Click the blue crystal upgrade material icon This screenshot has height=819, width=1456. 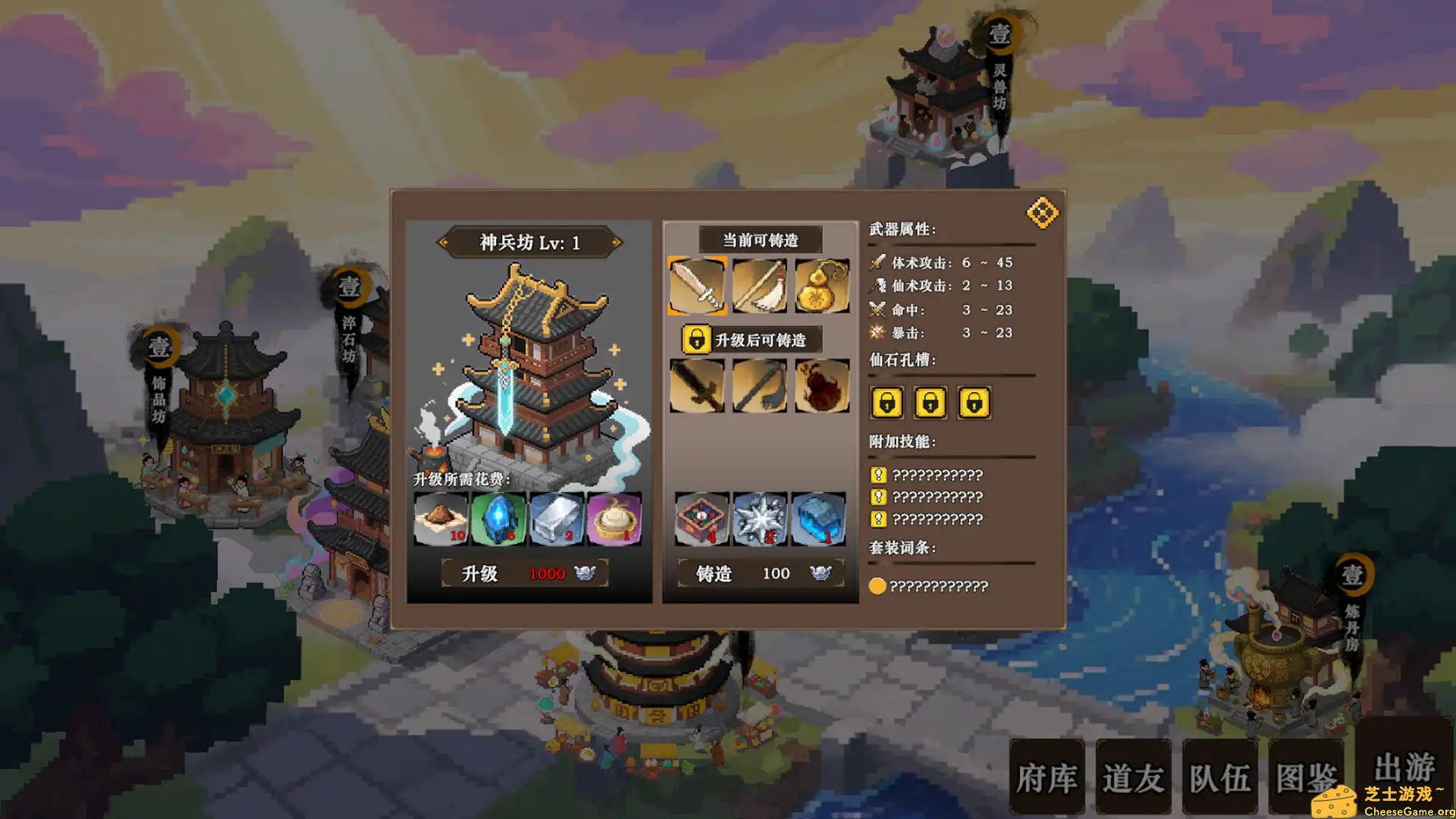(x=497, y=519)
